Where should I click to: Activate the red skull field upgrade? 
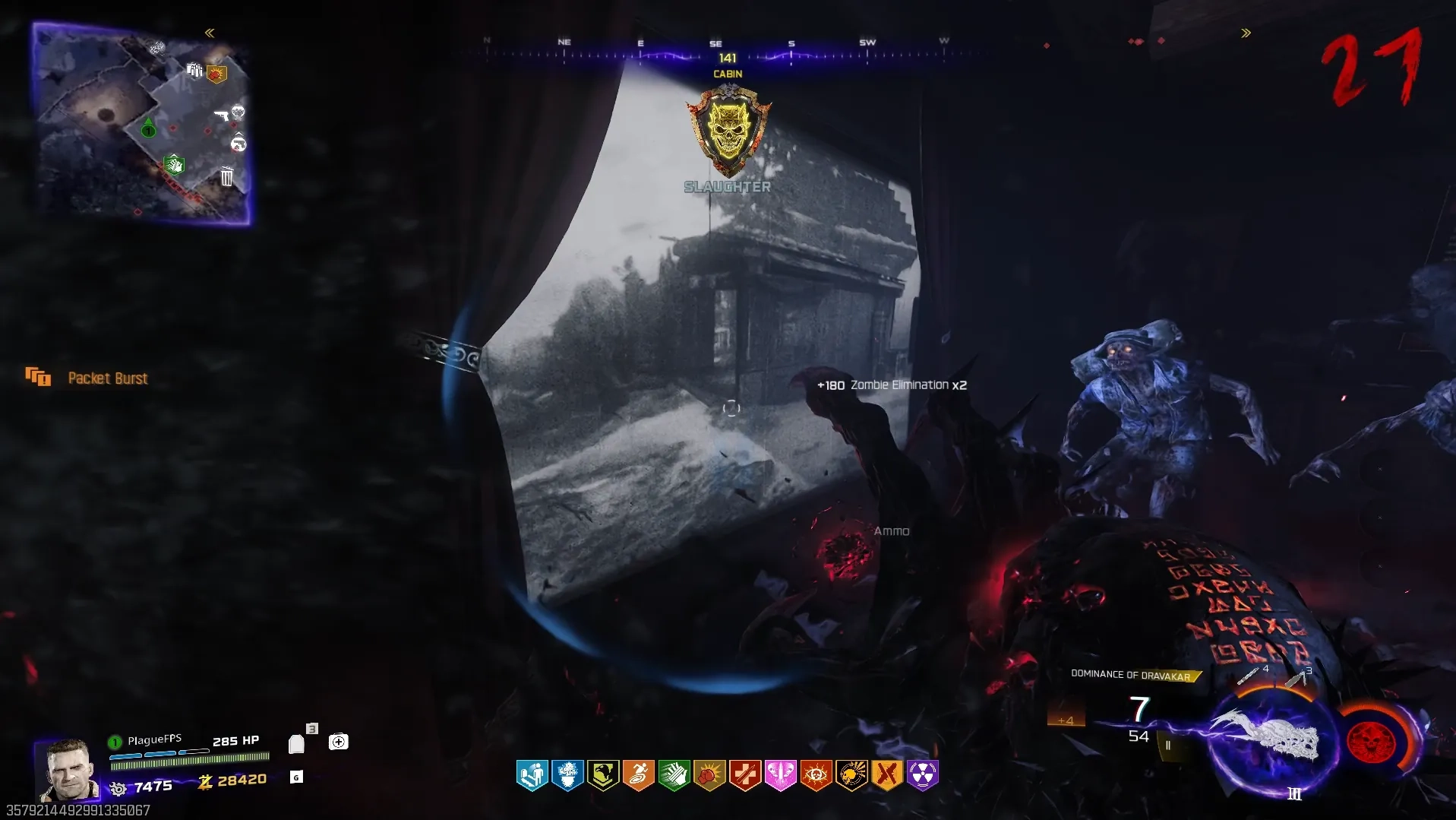pyautogui.click(x=1371, y=741)
